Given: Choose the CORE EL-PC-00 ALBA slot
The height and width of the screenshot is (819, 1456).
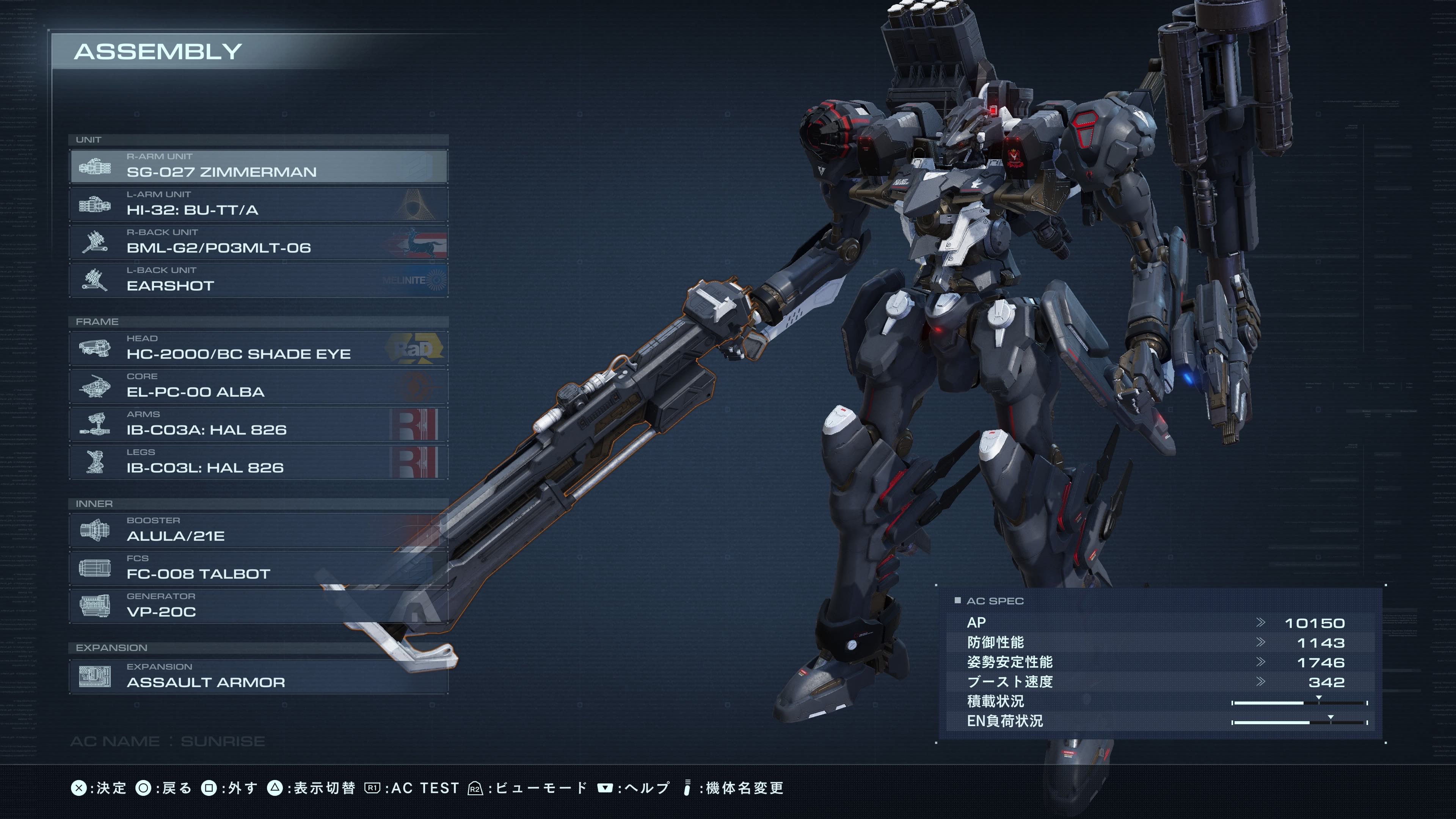Looking at the screenshot, I should [258, 386].
